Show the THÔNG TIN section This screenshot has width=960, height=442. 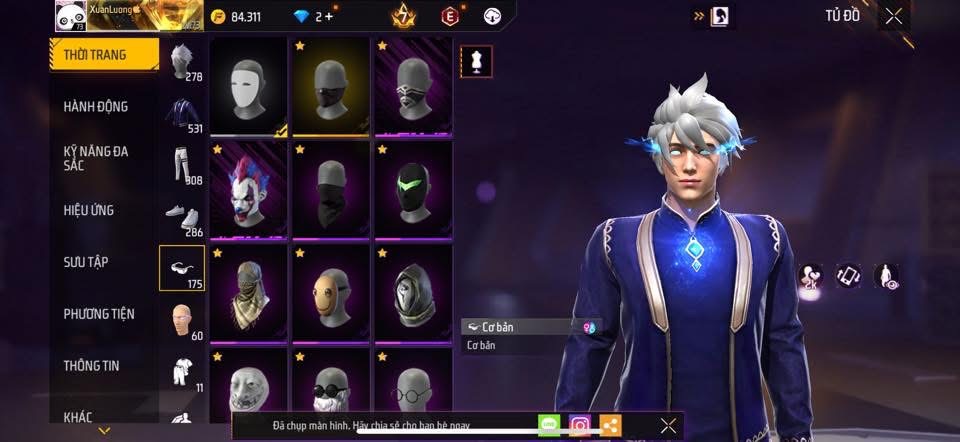(x=92, y=366)
